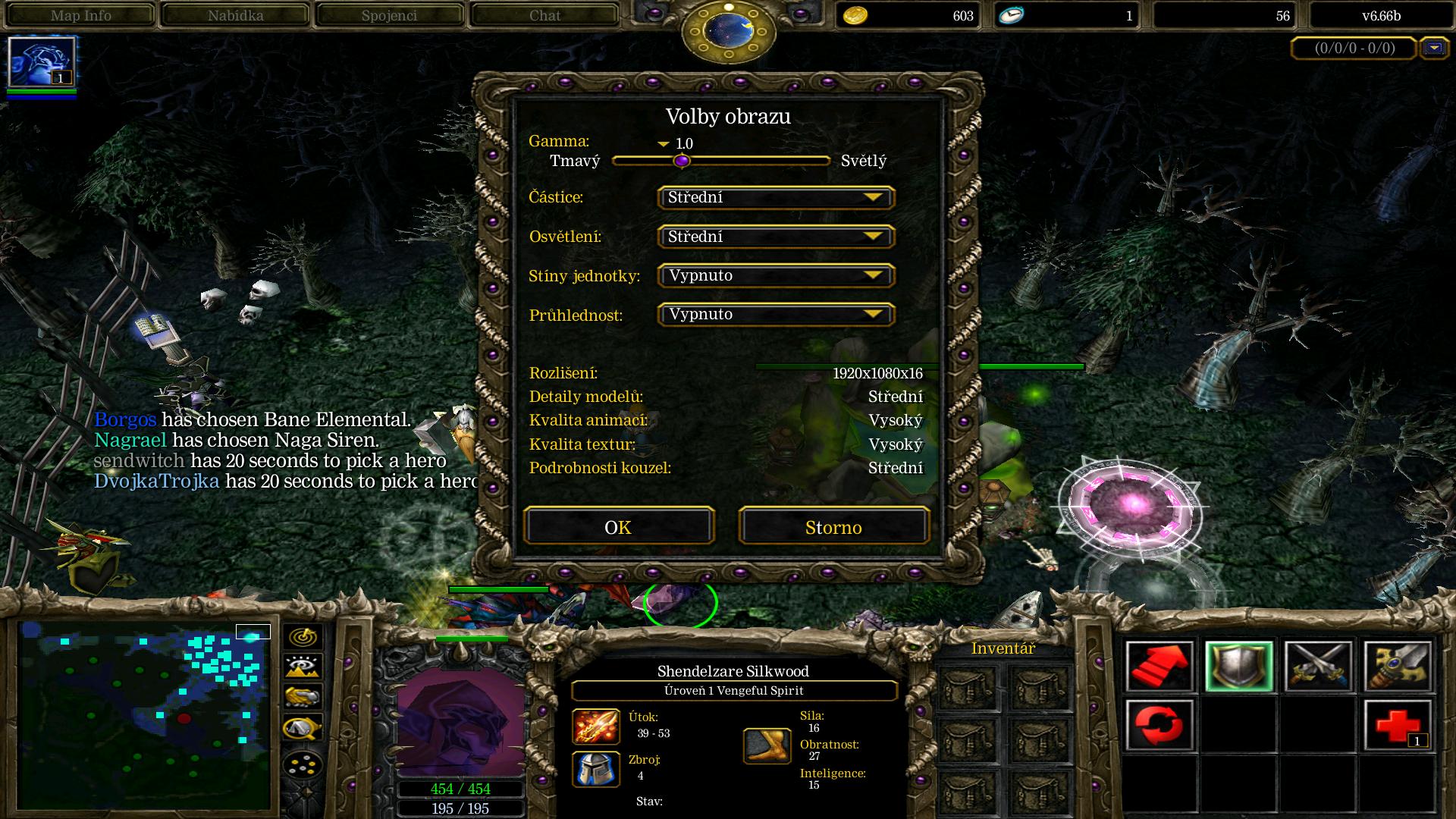Adjust the Gamma slider handle
The width and height of the screenshot is (1456, 819).
point(682,161)
